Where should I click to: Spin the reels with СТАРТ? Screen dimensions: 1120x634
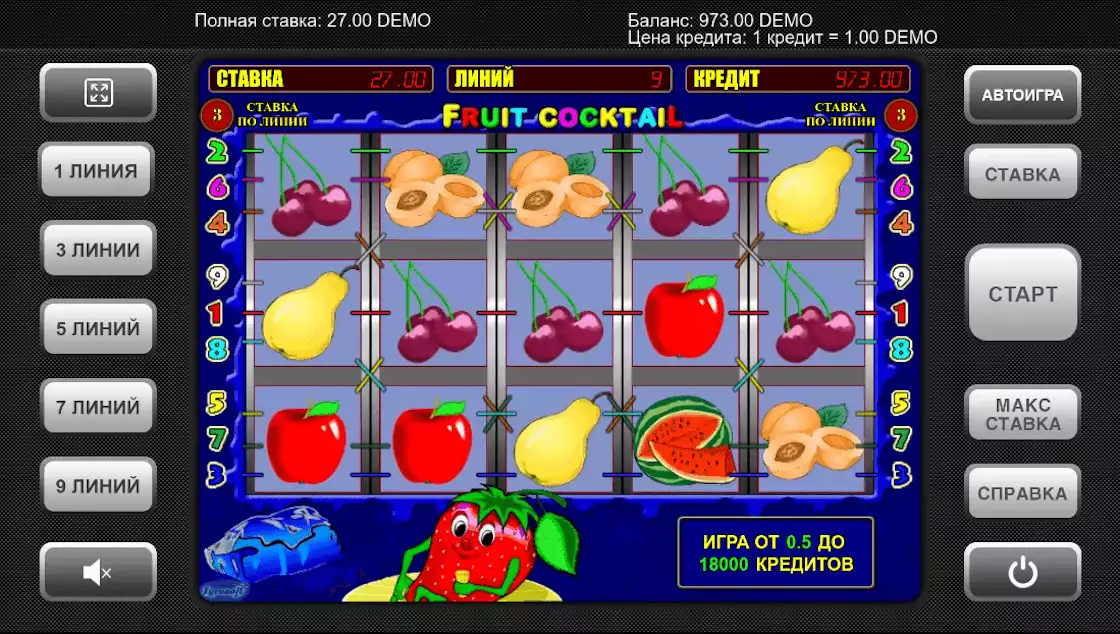pyautogui.click(x=1022, y=294)
